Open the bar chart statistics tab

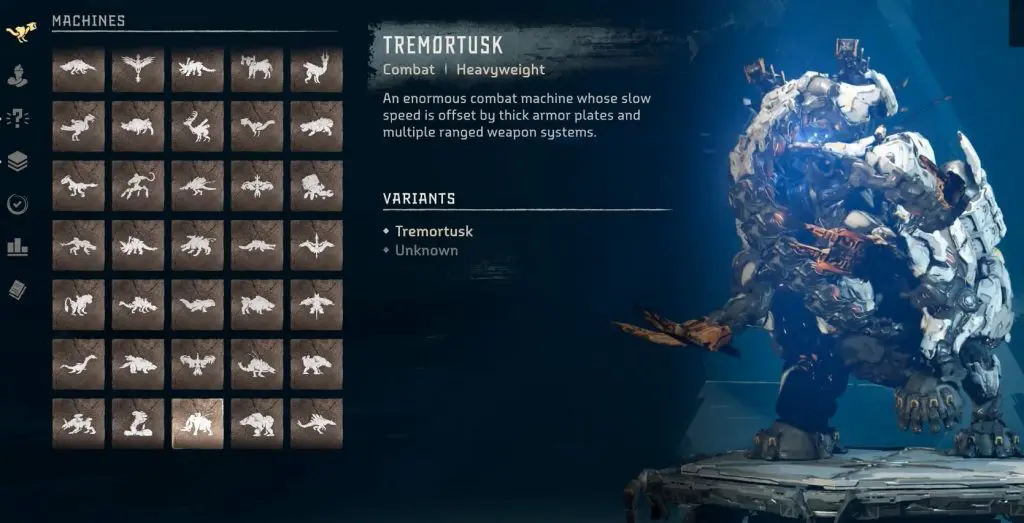17,246
